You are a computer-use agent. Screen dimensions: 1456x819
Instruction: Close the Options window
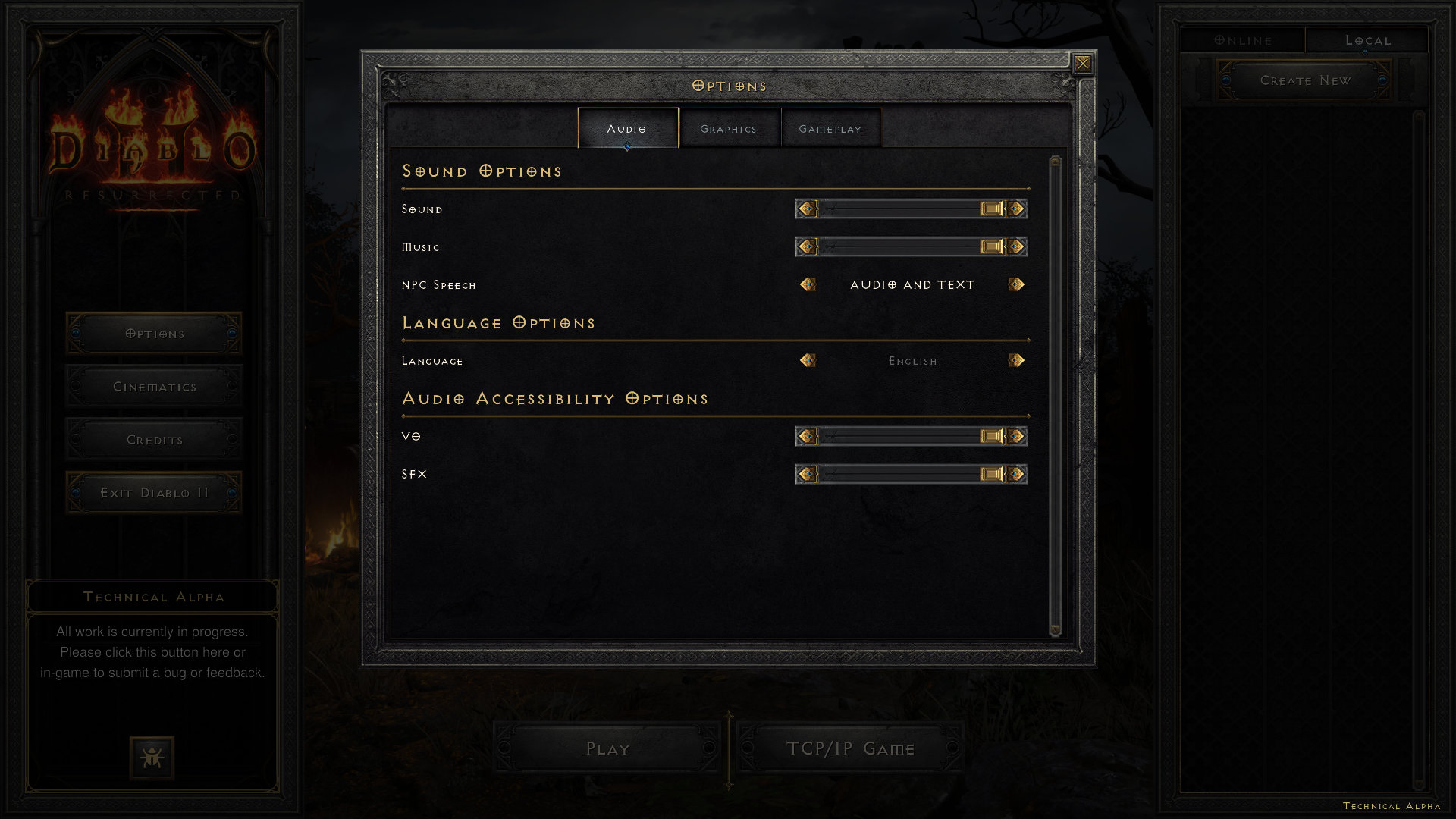pyautogui.click(x=1083, y=64)
